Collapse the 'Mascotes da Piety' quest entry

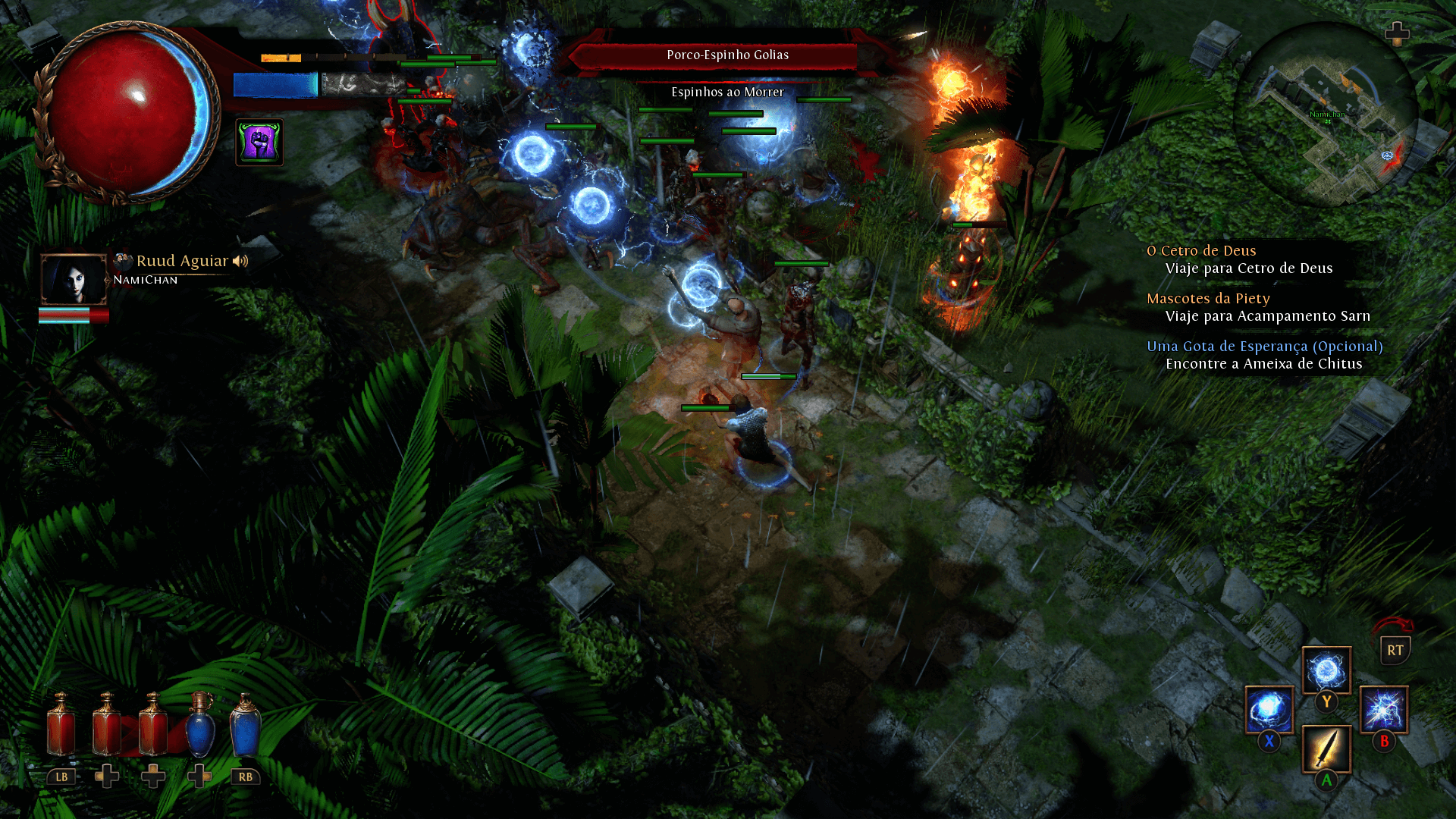coord(1208,298)
